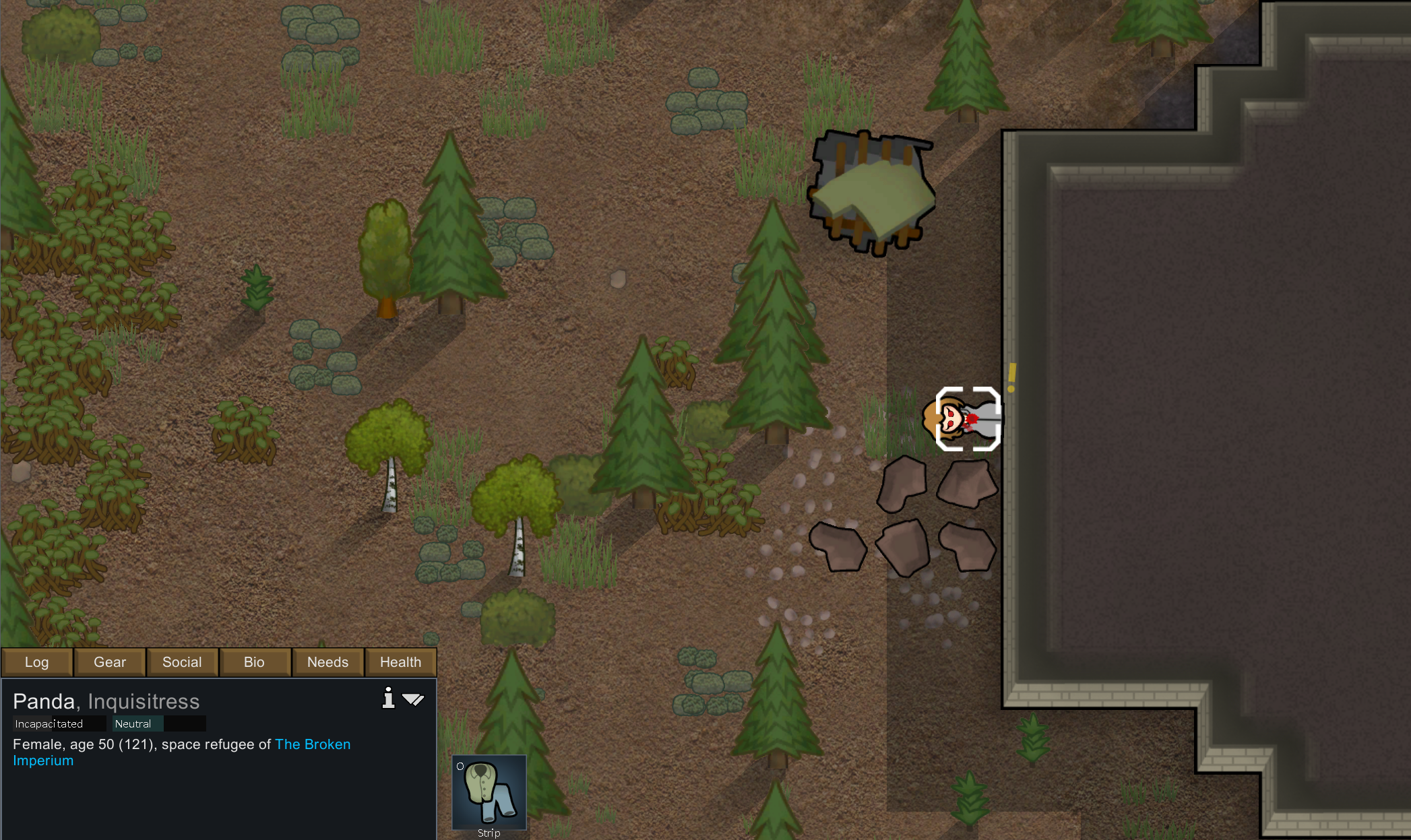Switch to the Gear tab
The image size is (1411, 840).
click(110, 662)
